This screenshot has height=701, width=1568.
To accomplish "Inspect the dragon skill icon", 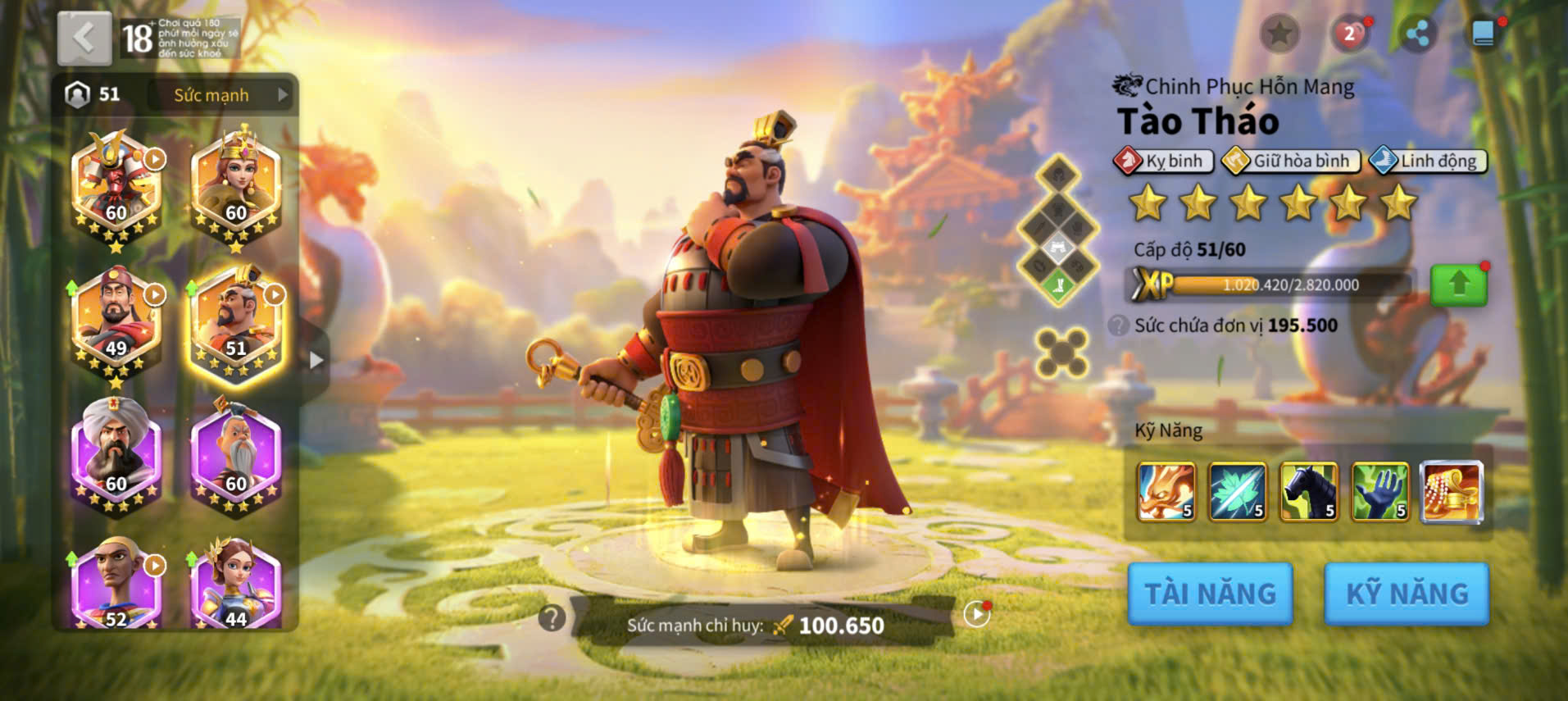I will (x=1166, y=492).
